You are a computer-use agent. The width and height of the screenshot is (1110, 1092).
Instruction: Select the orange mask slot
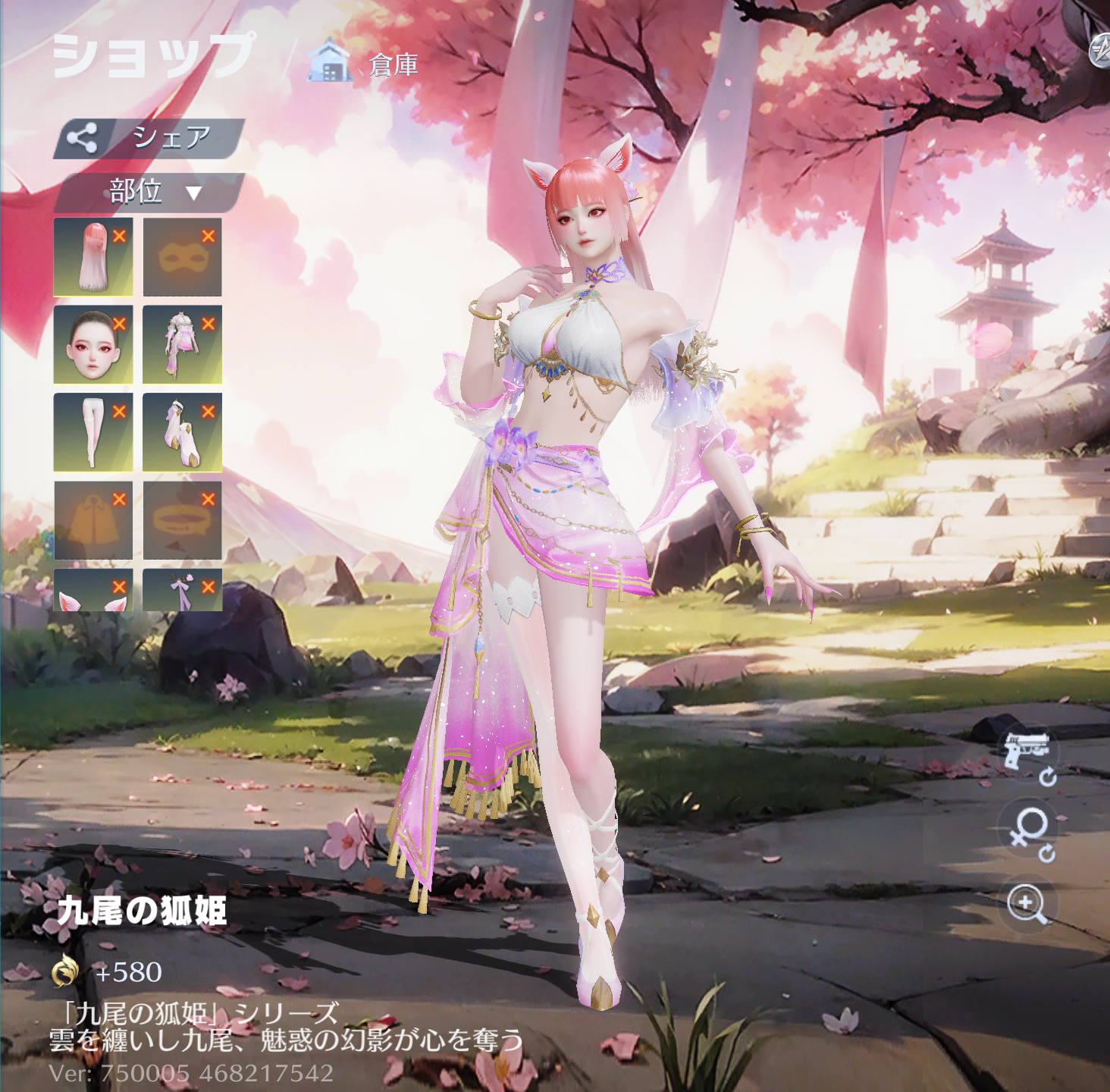pyautogui.click(x=182, y=257)
